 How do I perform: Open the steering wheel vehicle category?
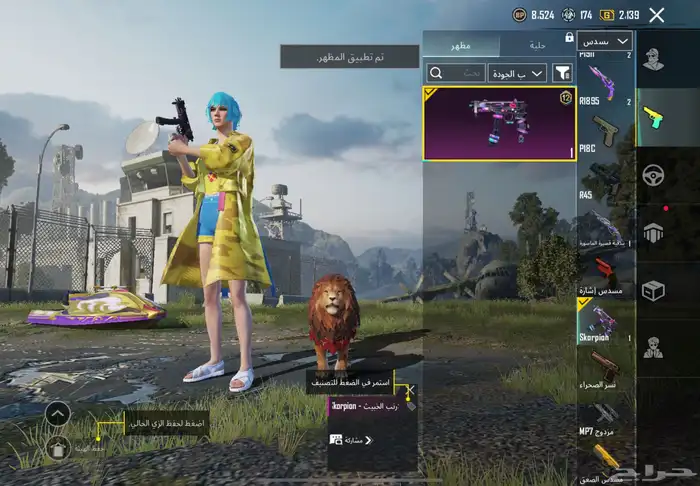pos(653,174)
